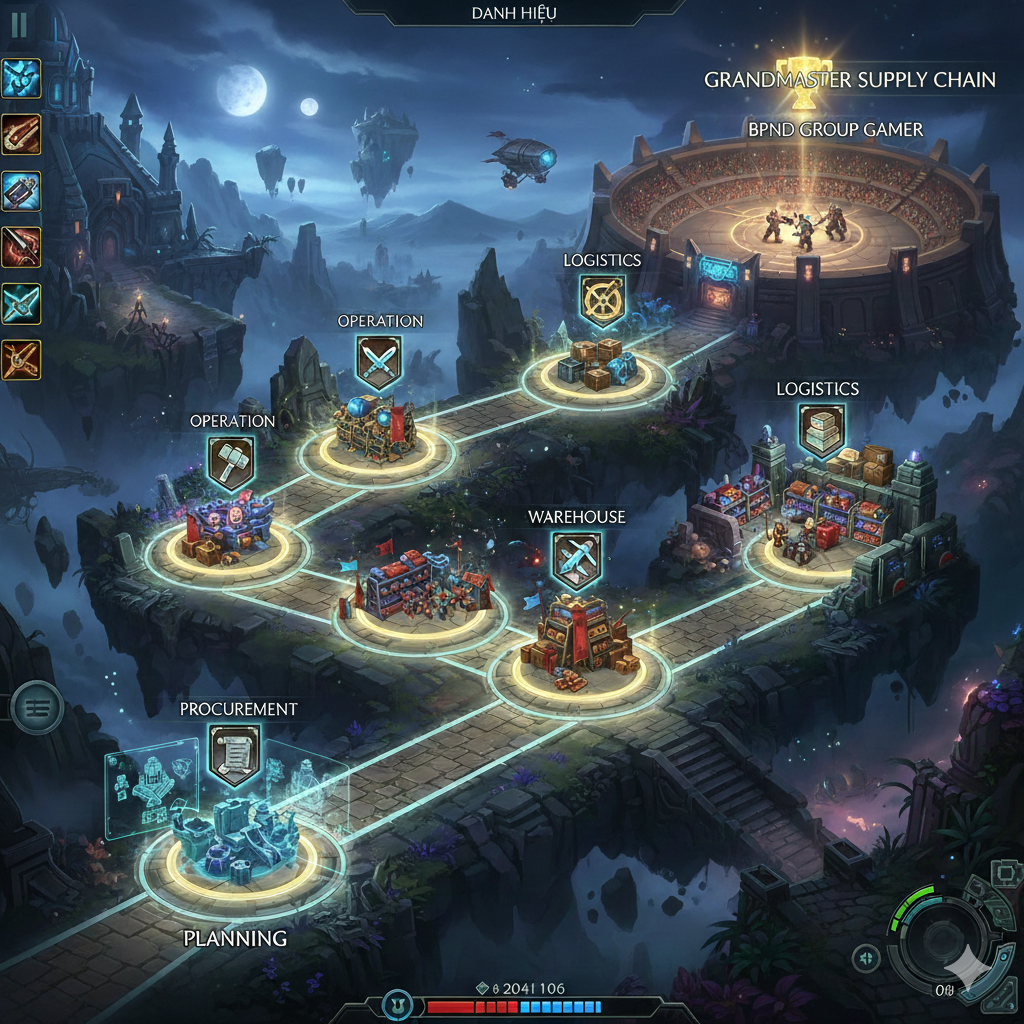
Task: Activate the blue swirling ability icon
Action: pos(21,78)
